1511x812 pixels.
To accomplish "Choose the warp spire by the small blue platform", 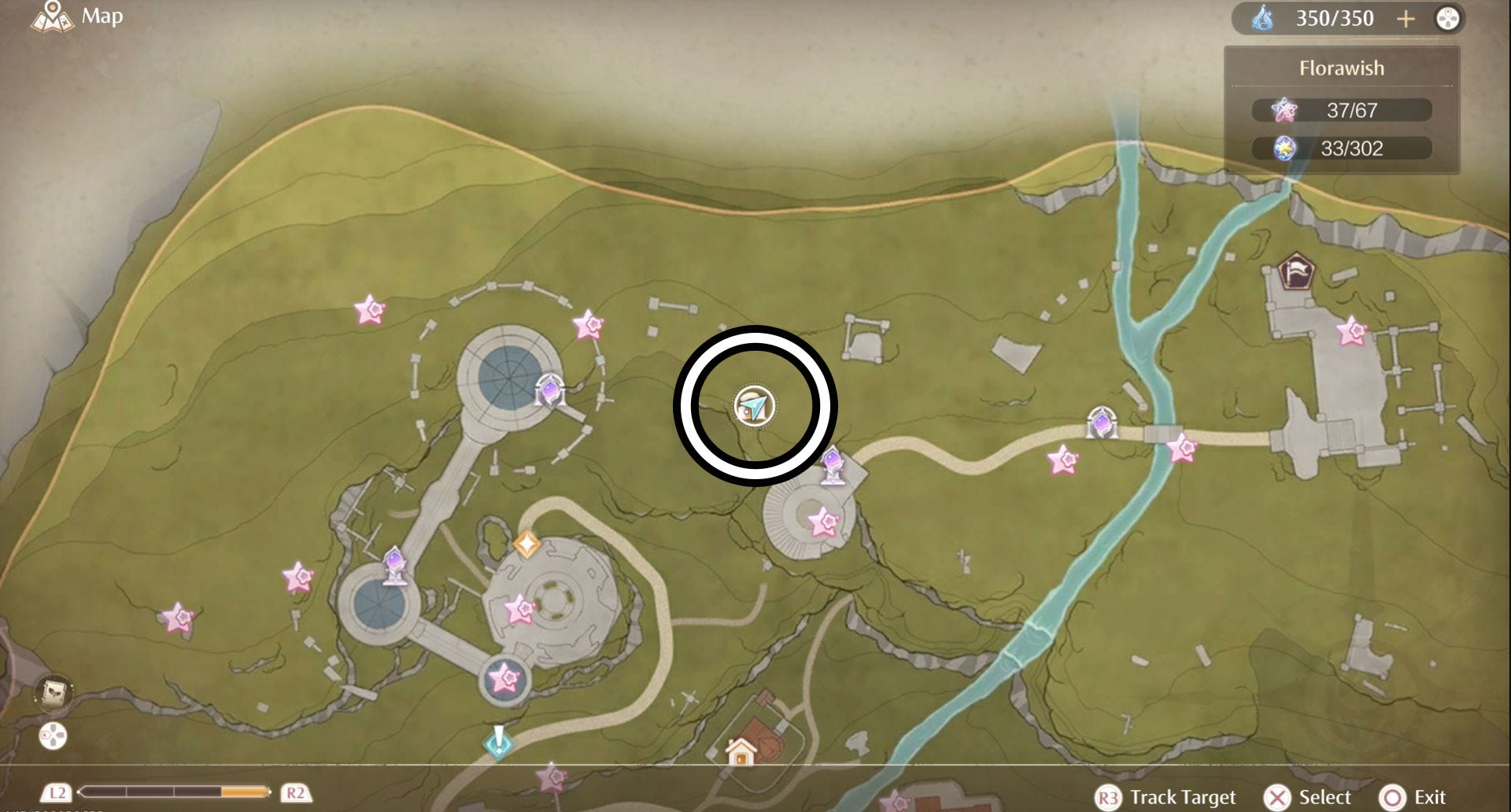I will tap(395, 565).
